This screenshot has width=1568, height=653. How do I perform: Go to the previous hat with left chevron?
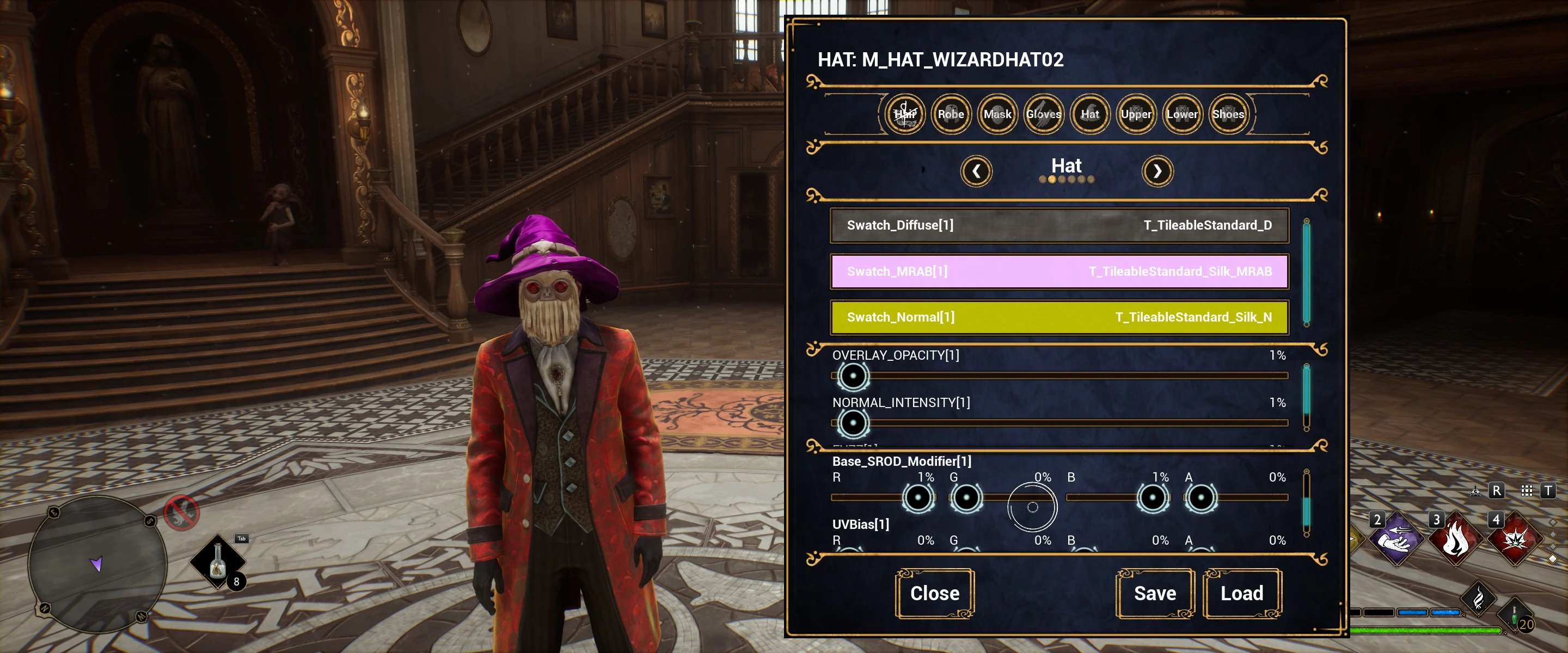(x=976, y=171)
